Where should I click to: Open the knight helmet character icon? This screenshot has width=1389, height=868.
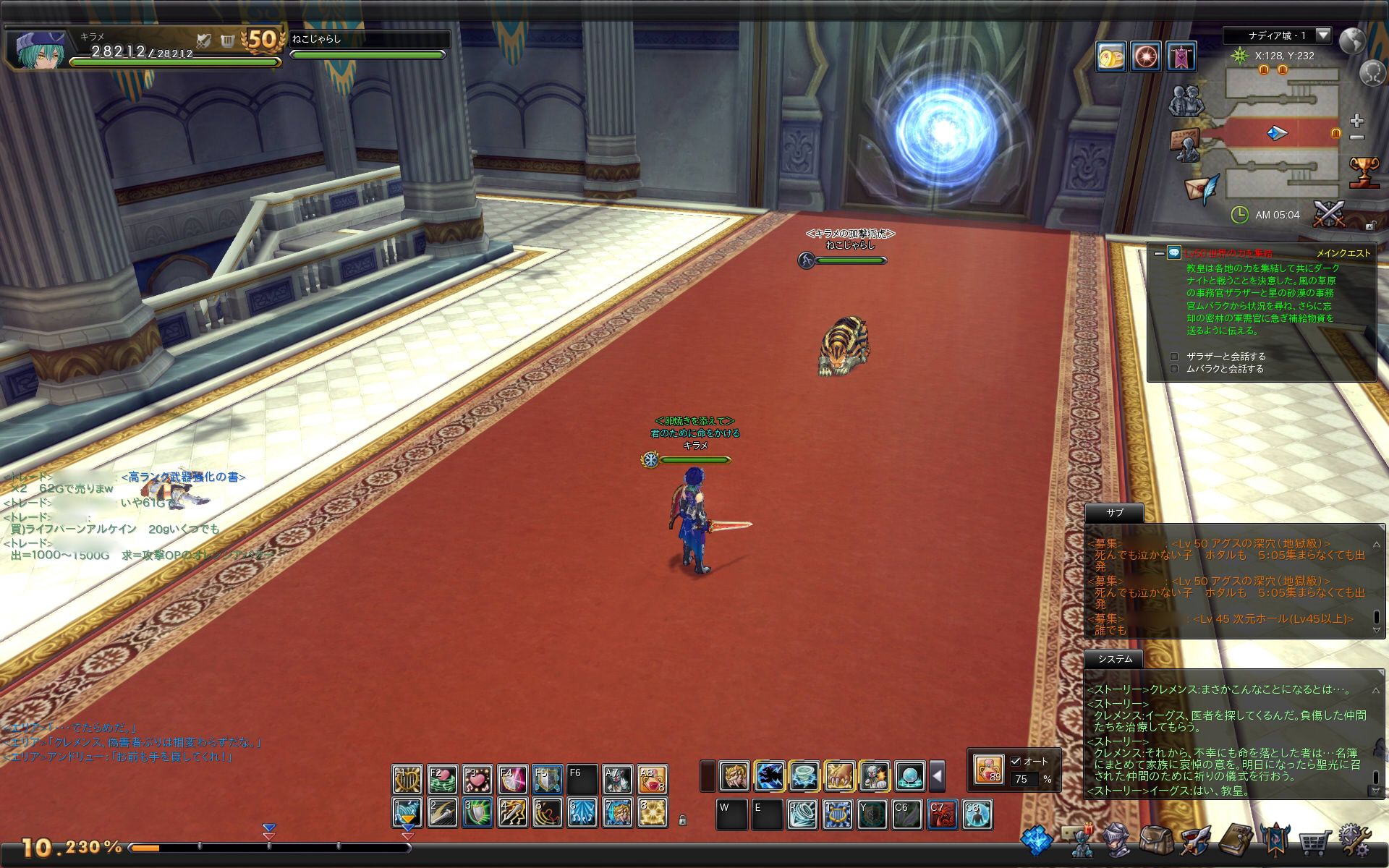click(x=1117, y=841)
